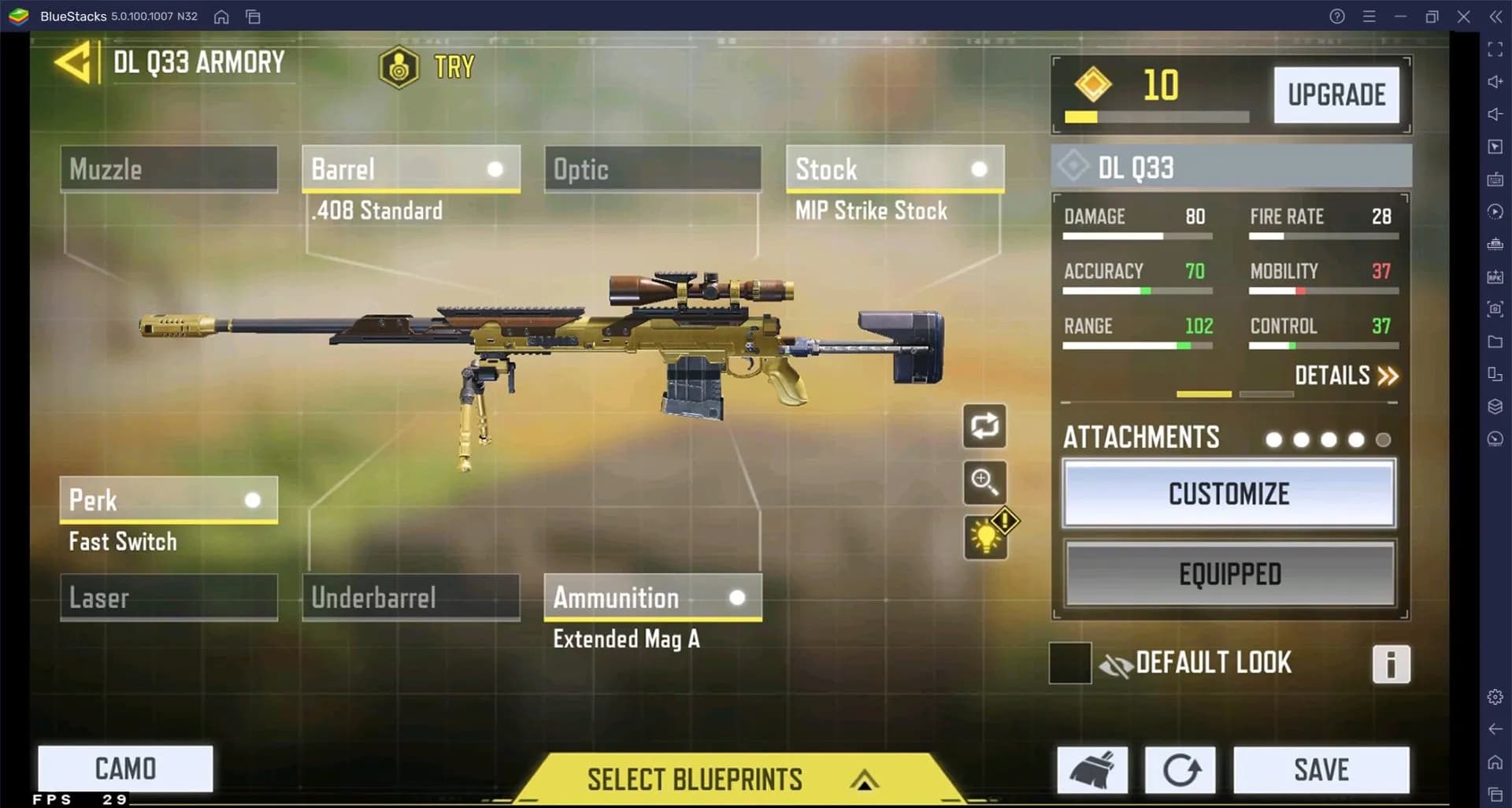Go back from DL Q33 Armory

[75, 62]
